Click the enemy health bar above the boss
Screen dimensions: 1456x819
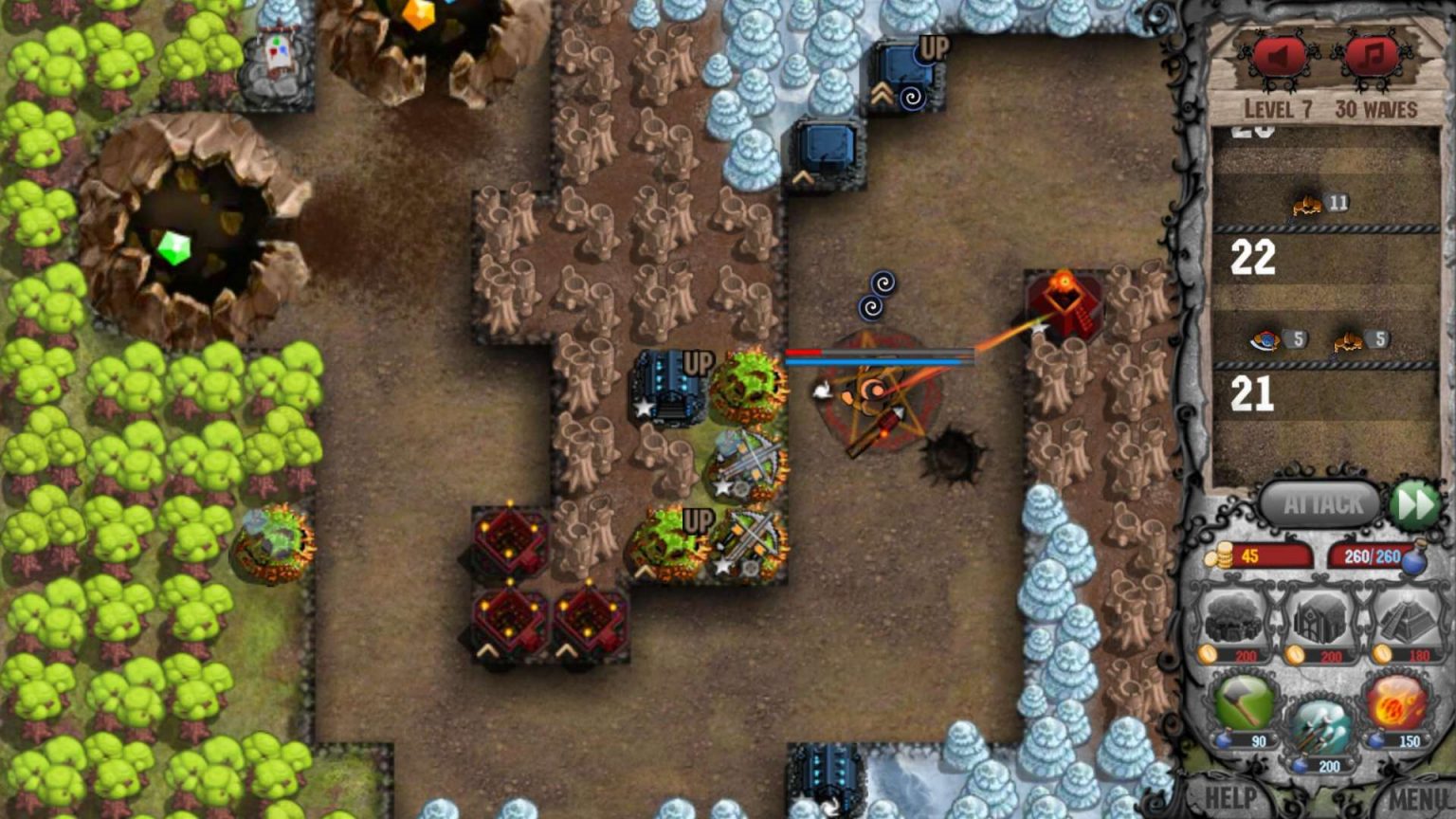coord(877,354)
